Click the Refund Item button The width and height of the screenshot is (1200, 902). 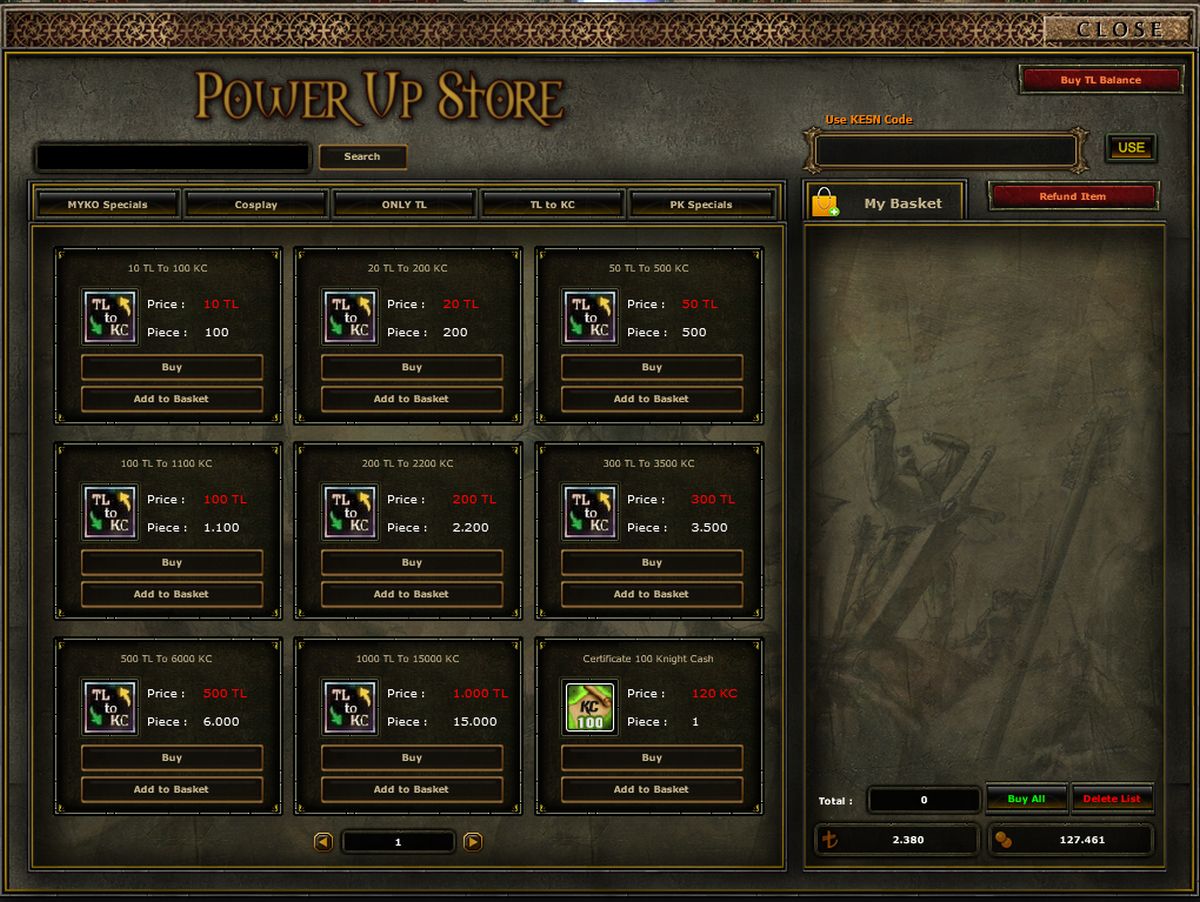pos(1072,197)
